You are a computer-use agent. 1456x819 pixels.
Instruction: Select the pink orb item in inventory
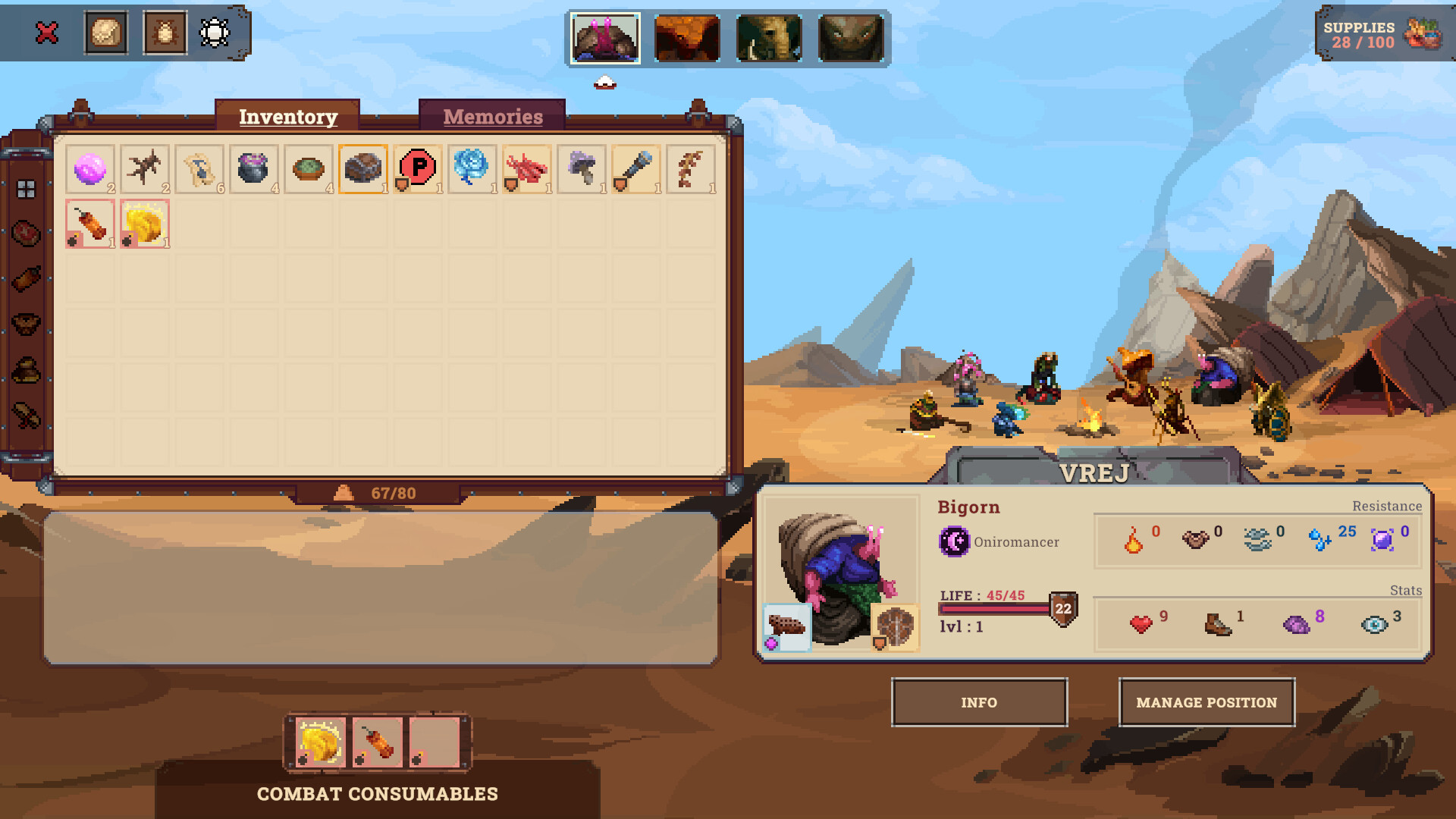point(89,168)
